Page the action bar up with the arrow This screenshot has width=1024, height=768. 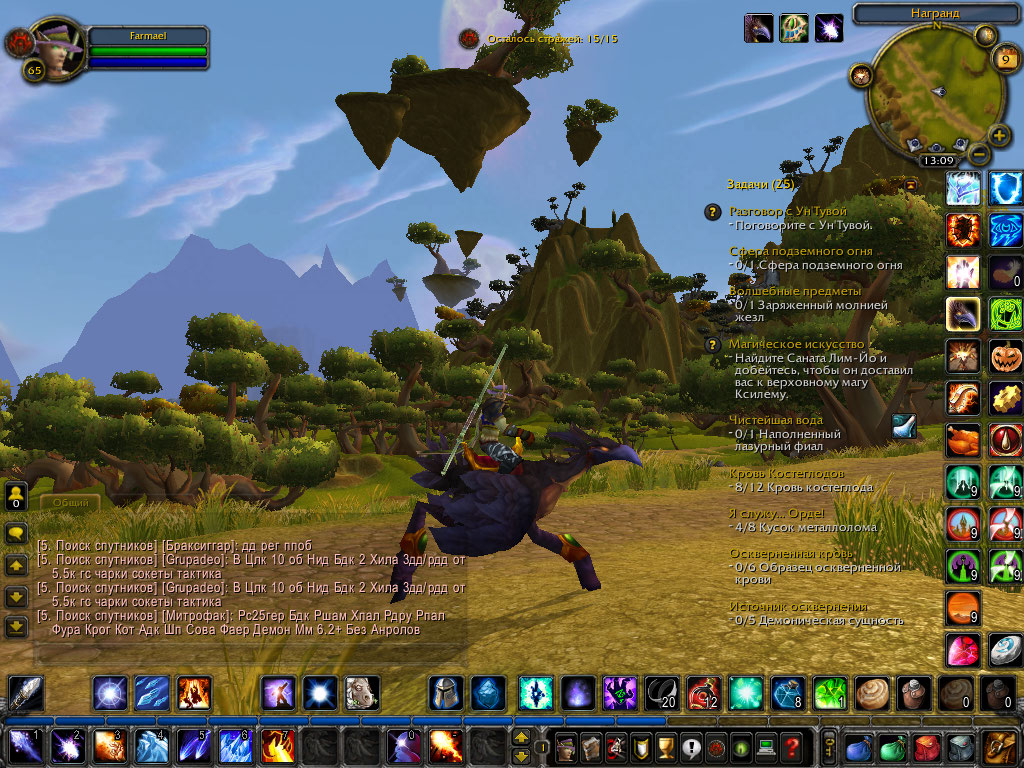click(x=521, y=737)
